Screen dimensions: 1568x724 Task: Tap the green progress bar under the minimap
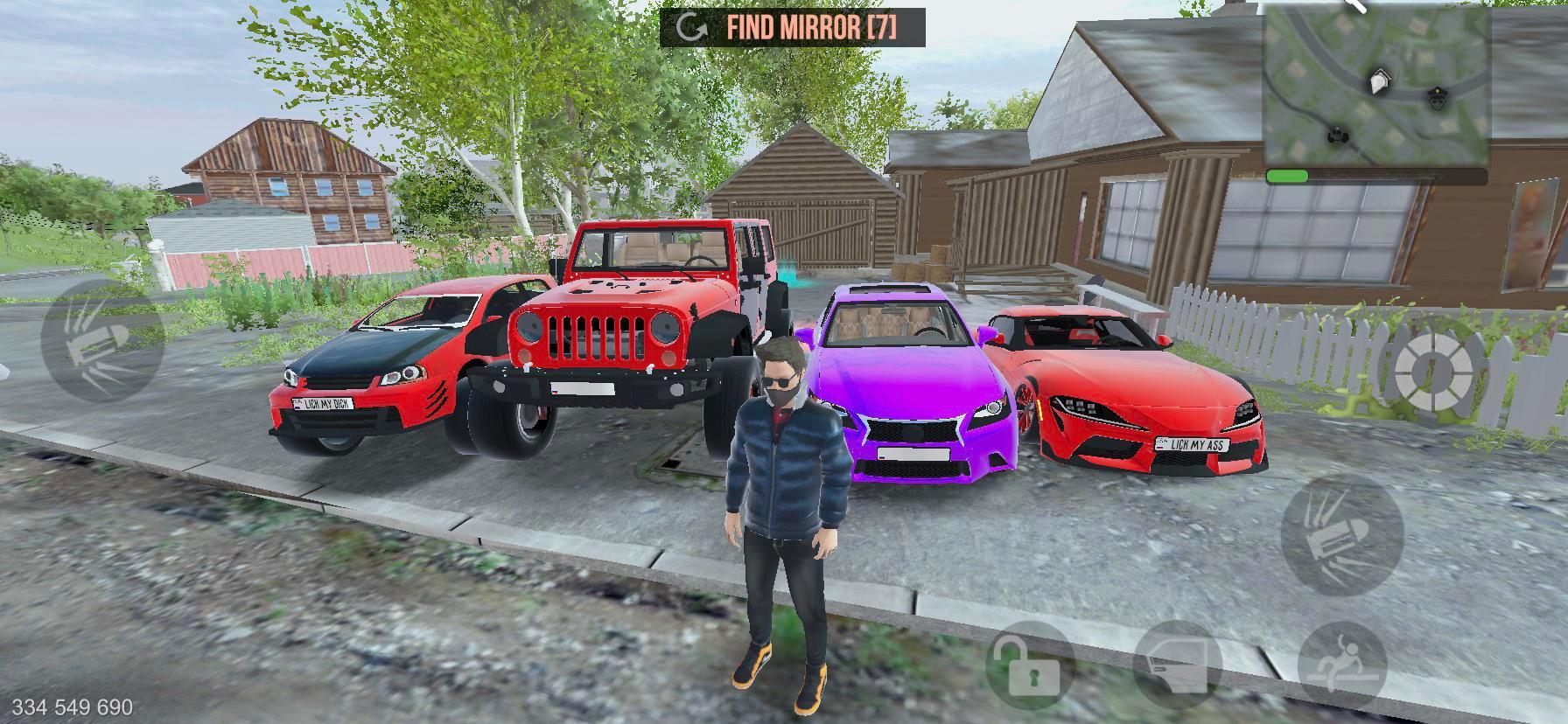click(x=1286, y=174)
